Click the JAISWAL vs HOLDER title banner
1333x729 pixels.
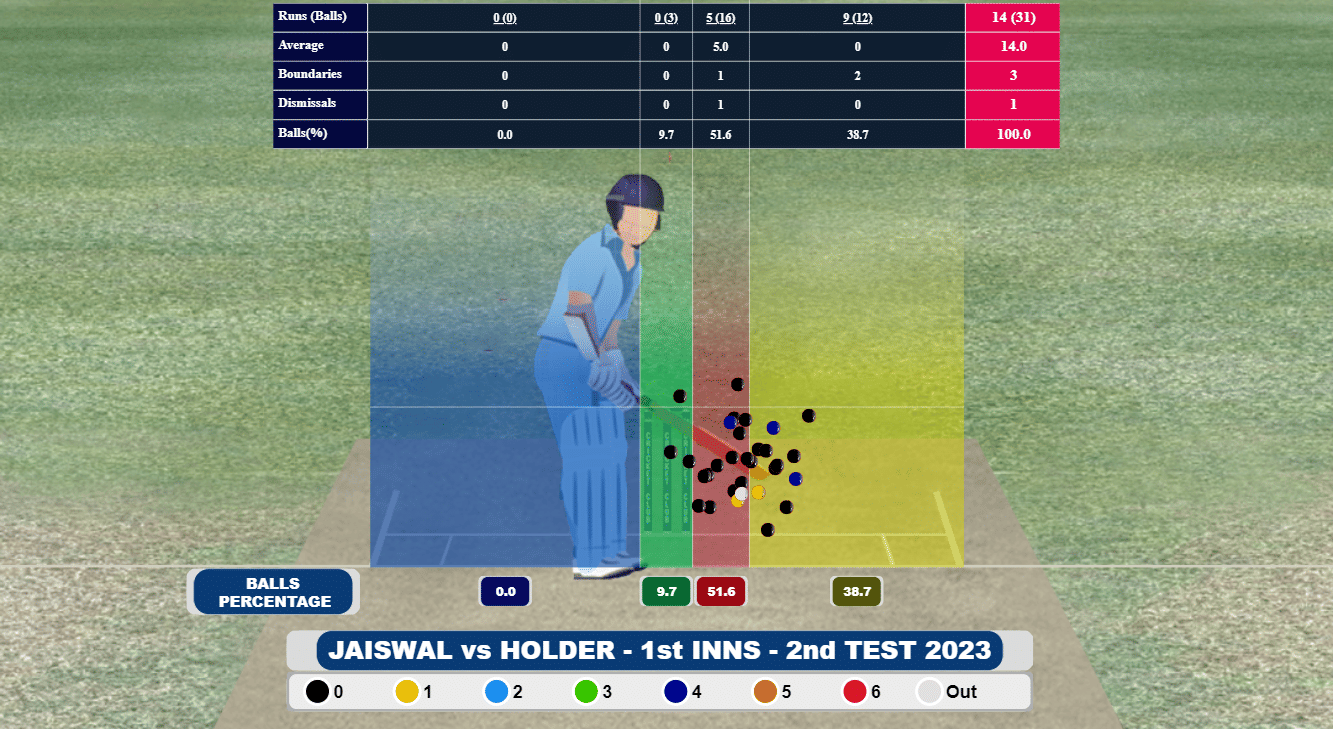[x=659, y=651]
